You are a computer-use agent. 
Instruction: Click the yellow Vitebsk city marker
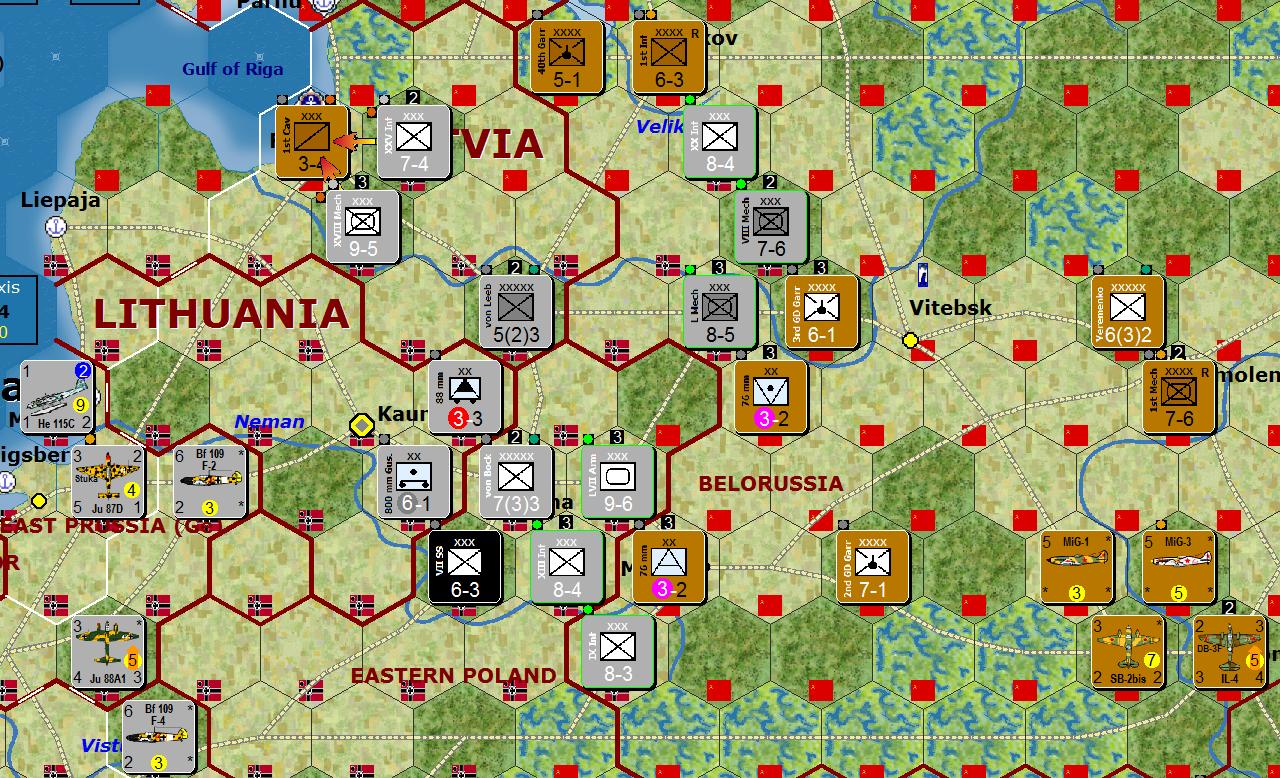(x=909, y=339)
